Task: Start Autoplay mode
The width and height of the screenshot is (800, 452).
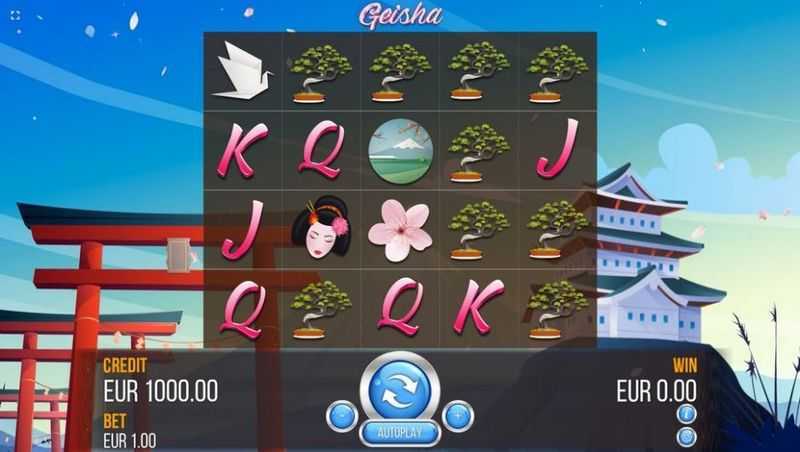Action: 399,433
